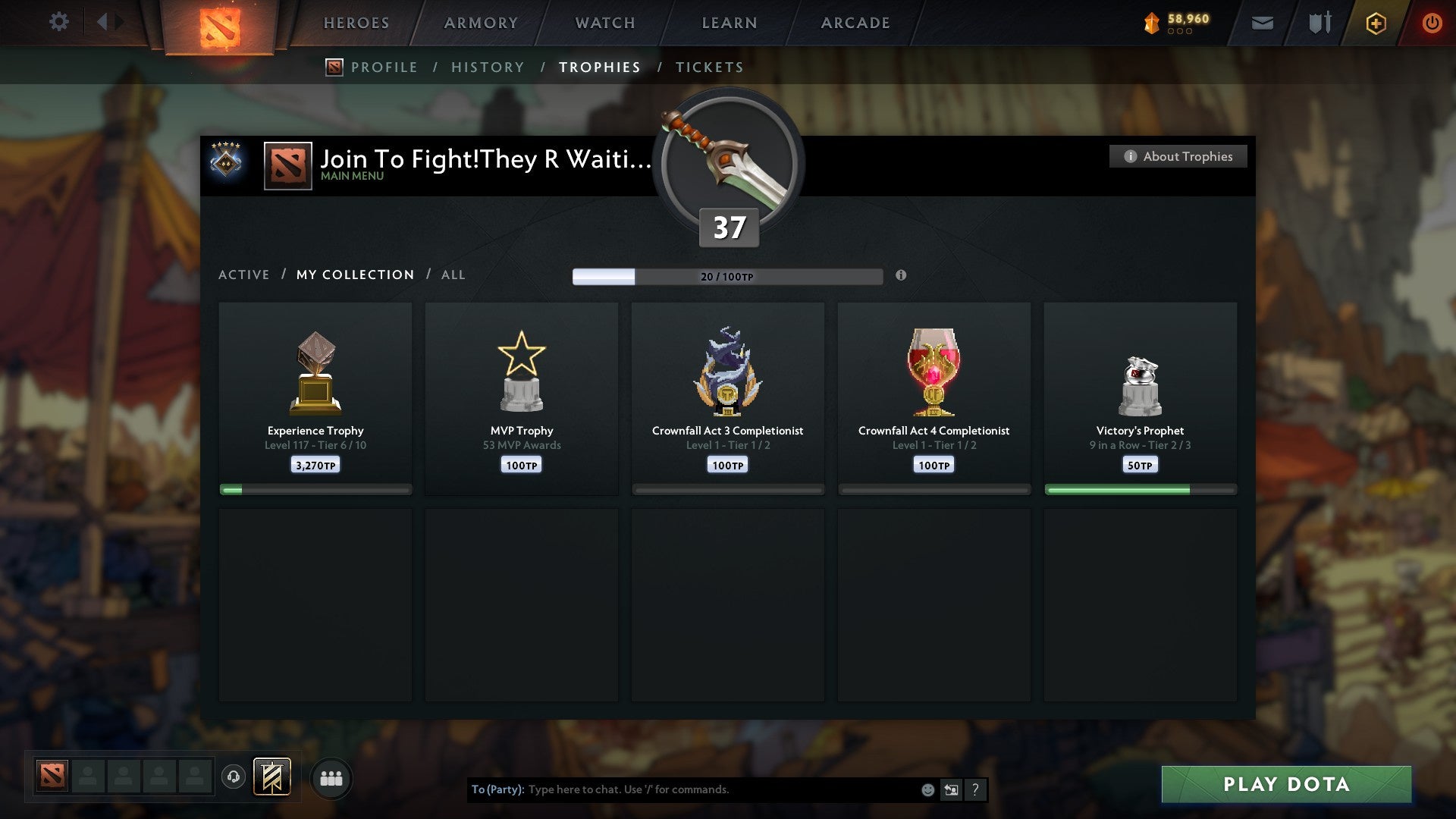1456x819 pixels.
Task: Click the shard currency icon showing 58,960
Action: pyautogui.click(x=1150, y=23)
